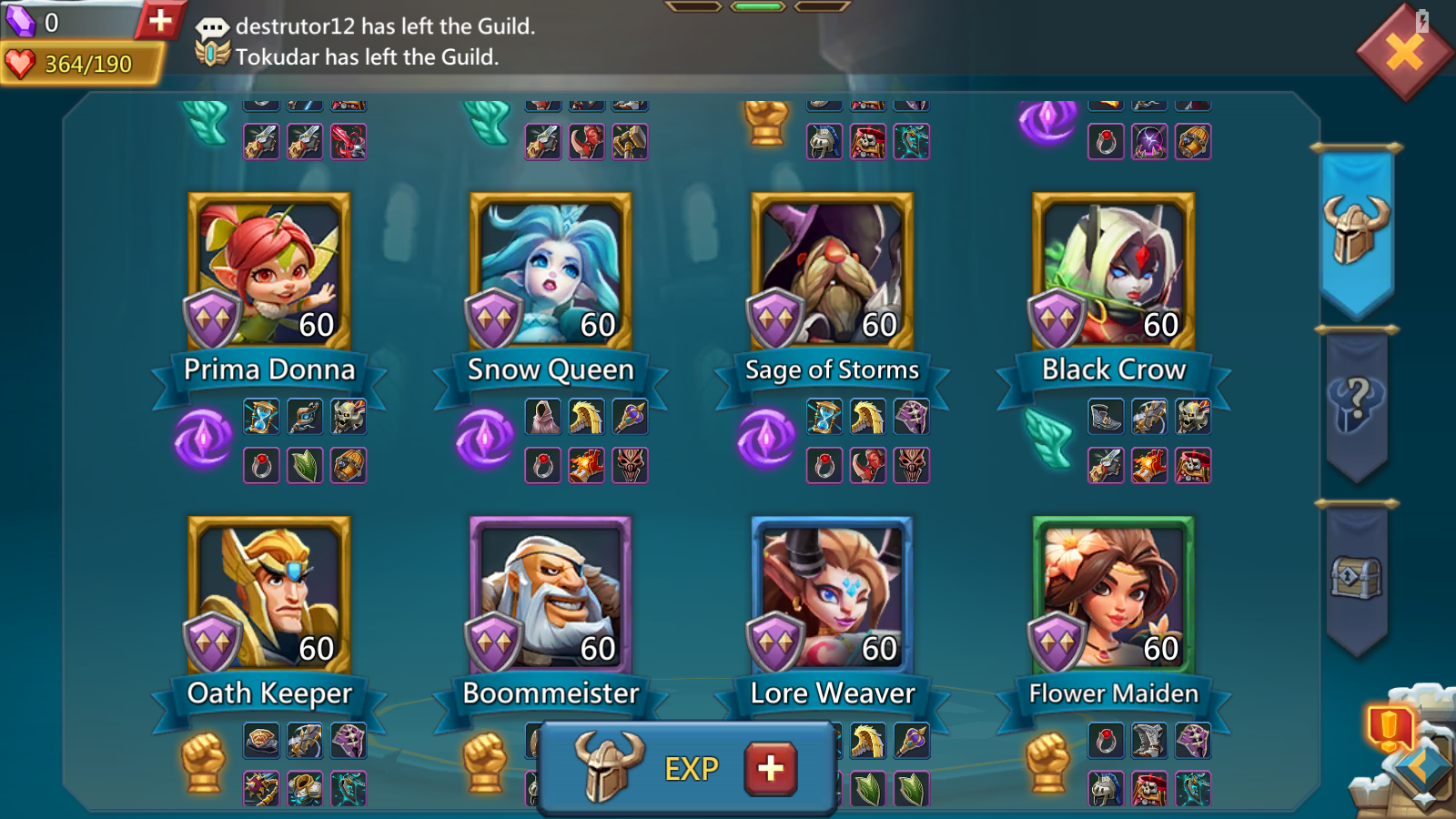
Task: Open the Black Crow hero card
Action: pos(1113,271)
